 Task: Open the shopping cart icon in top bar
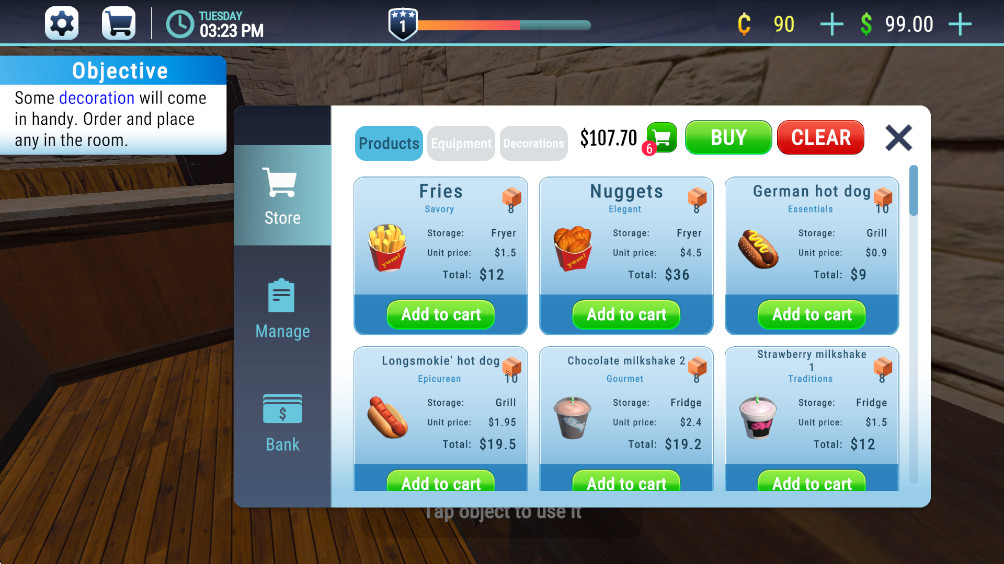tap(119, 23)
